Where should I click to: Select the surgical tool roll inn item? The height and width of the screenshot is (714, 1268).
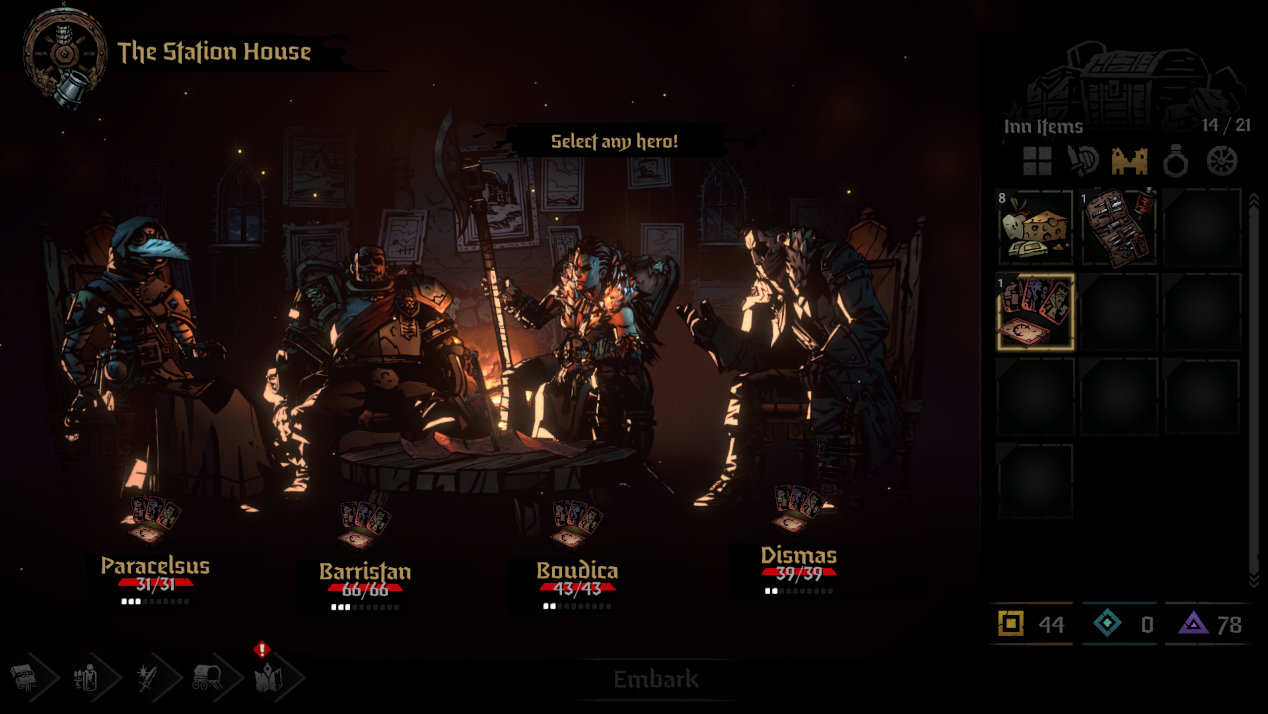[x=1119, y=227]
